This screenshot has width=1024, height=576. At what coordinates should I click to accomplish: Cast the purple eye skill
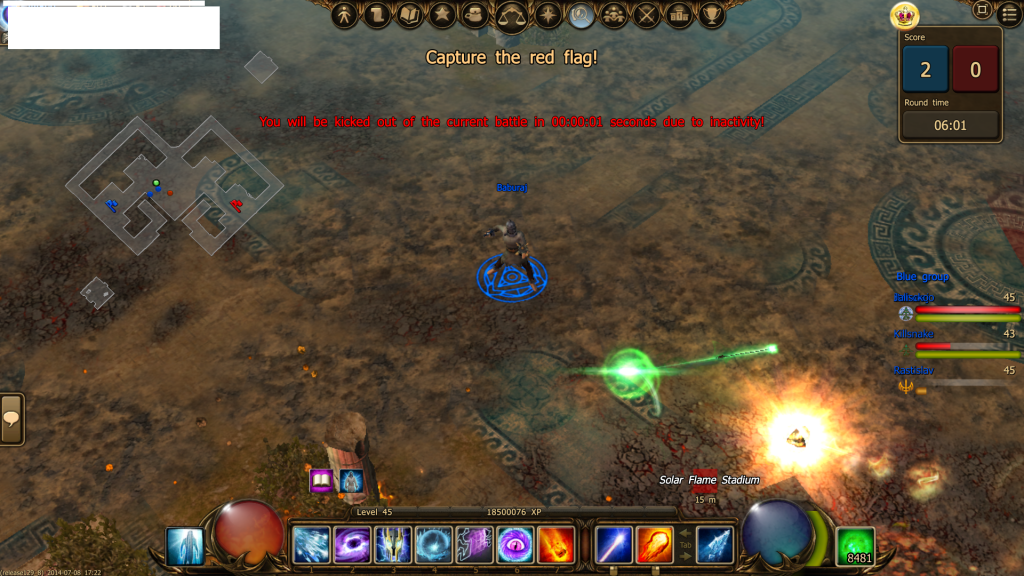tap(515, 545)
